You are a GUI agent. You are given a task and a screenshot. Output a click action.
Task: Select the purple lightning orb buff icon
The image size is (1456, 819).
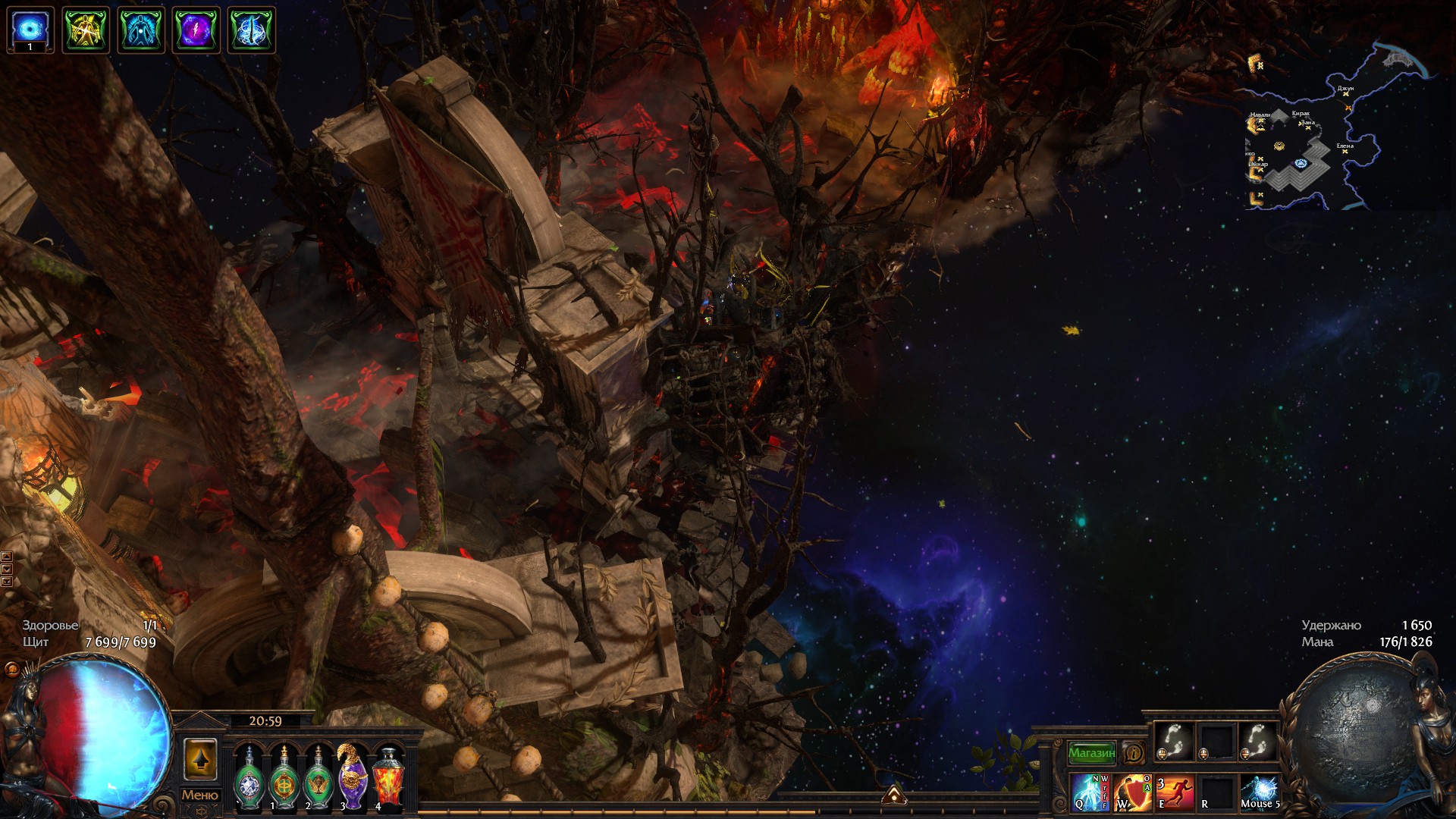(196, 30)
